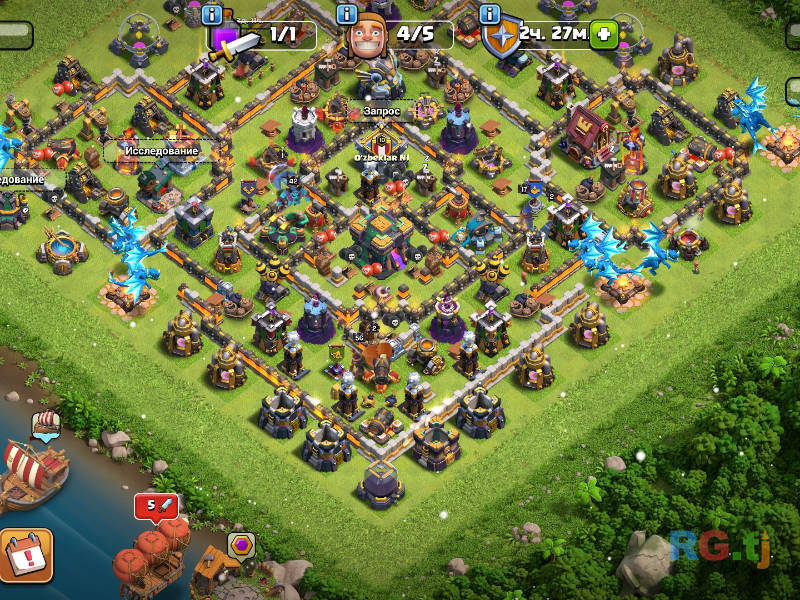Open the events calendar button
The height and width of the screenshot is (600, 800).
[x=24, y=555]
